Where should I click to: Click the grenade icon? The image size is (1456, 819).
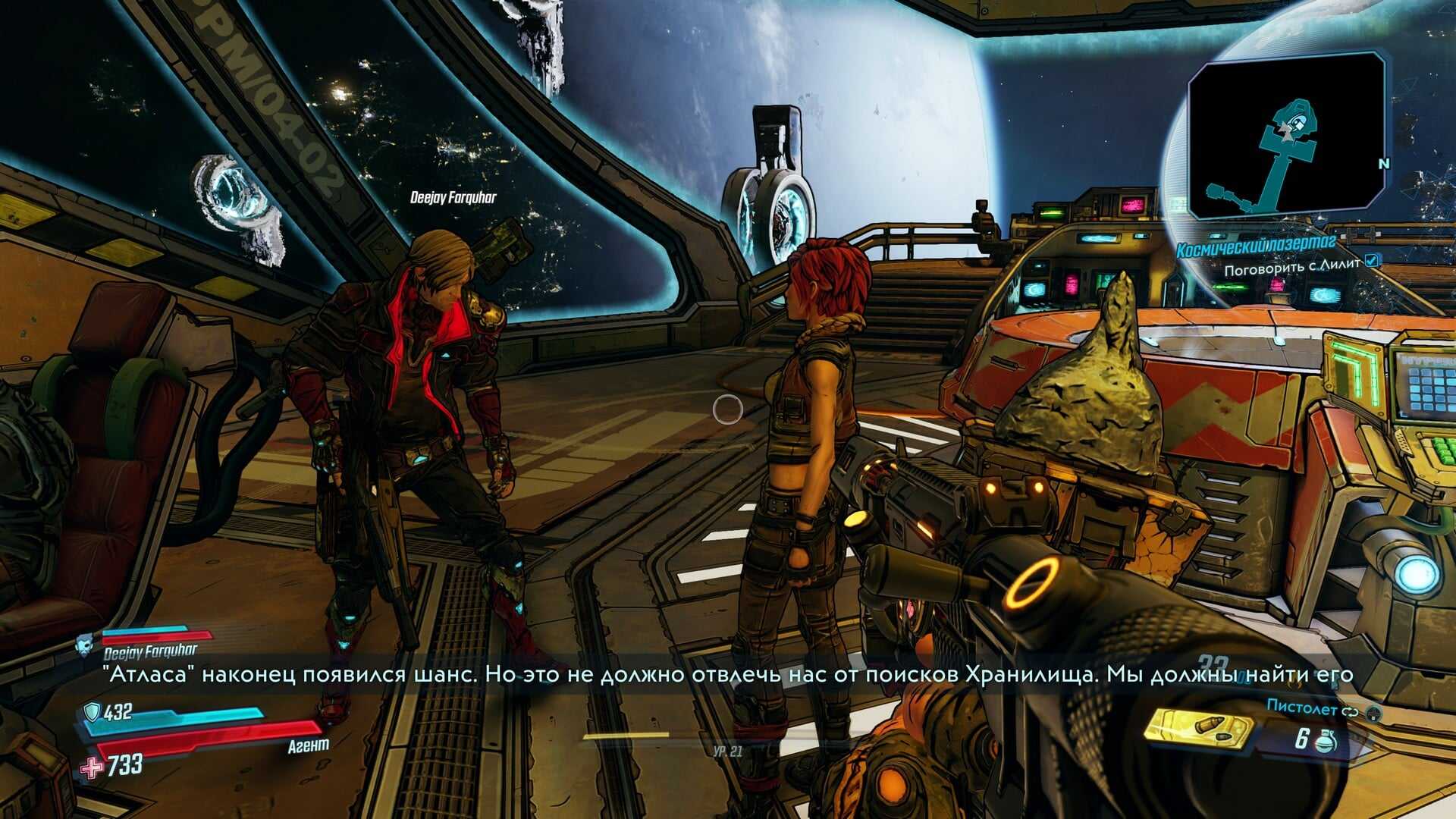coord(1325,740)
